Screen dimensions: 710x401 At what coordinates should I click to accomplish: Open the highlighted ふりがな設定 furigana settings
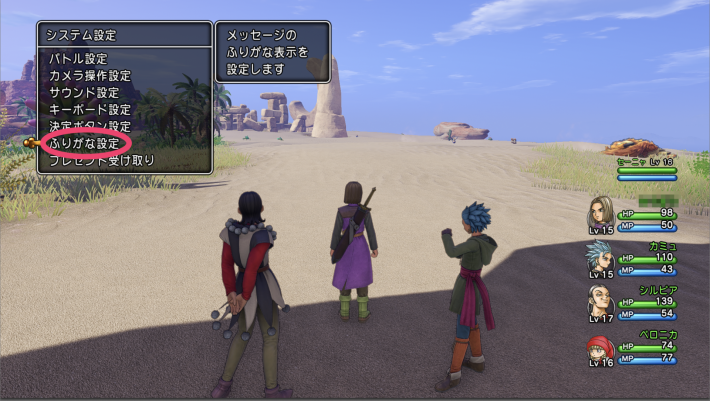click(x=84, y=143)
